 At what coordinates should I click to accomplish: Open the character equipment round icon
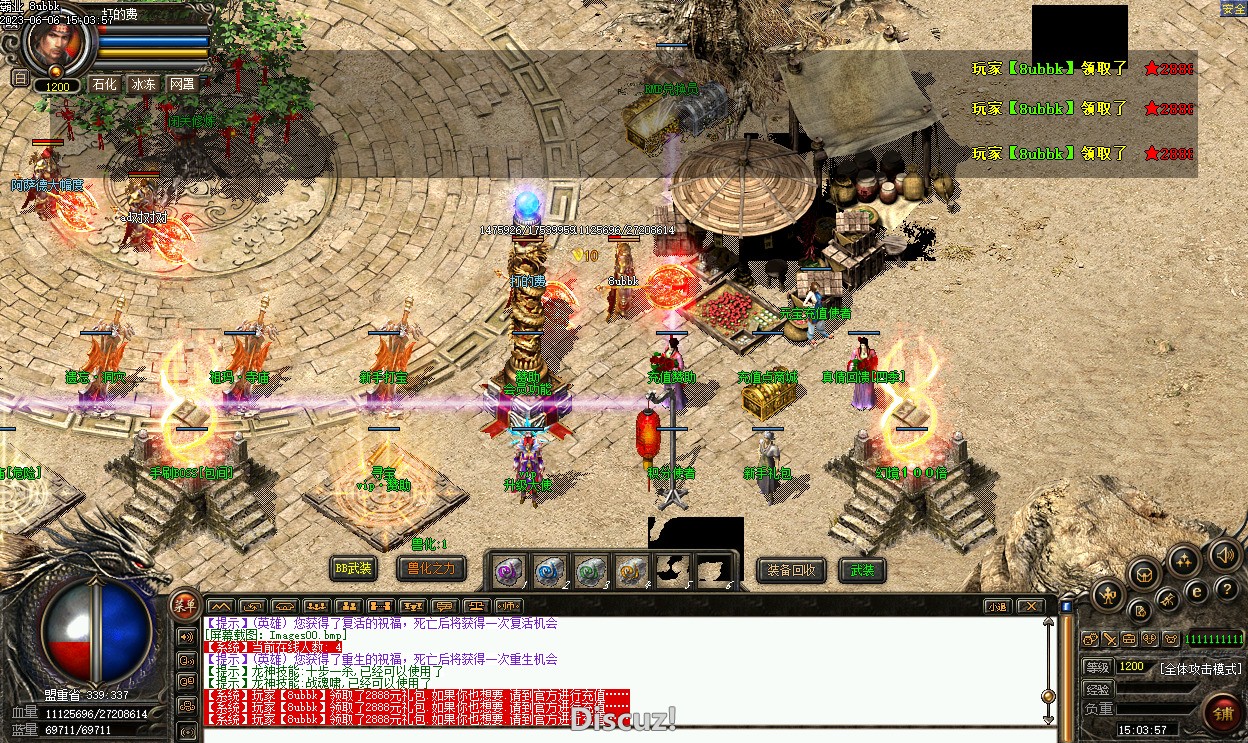pyautogui.click(x=1107, y=595)
